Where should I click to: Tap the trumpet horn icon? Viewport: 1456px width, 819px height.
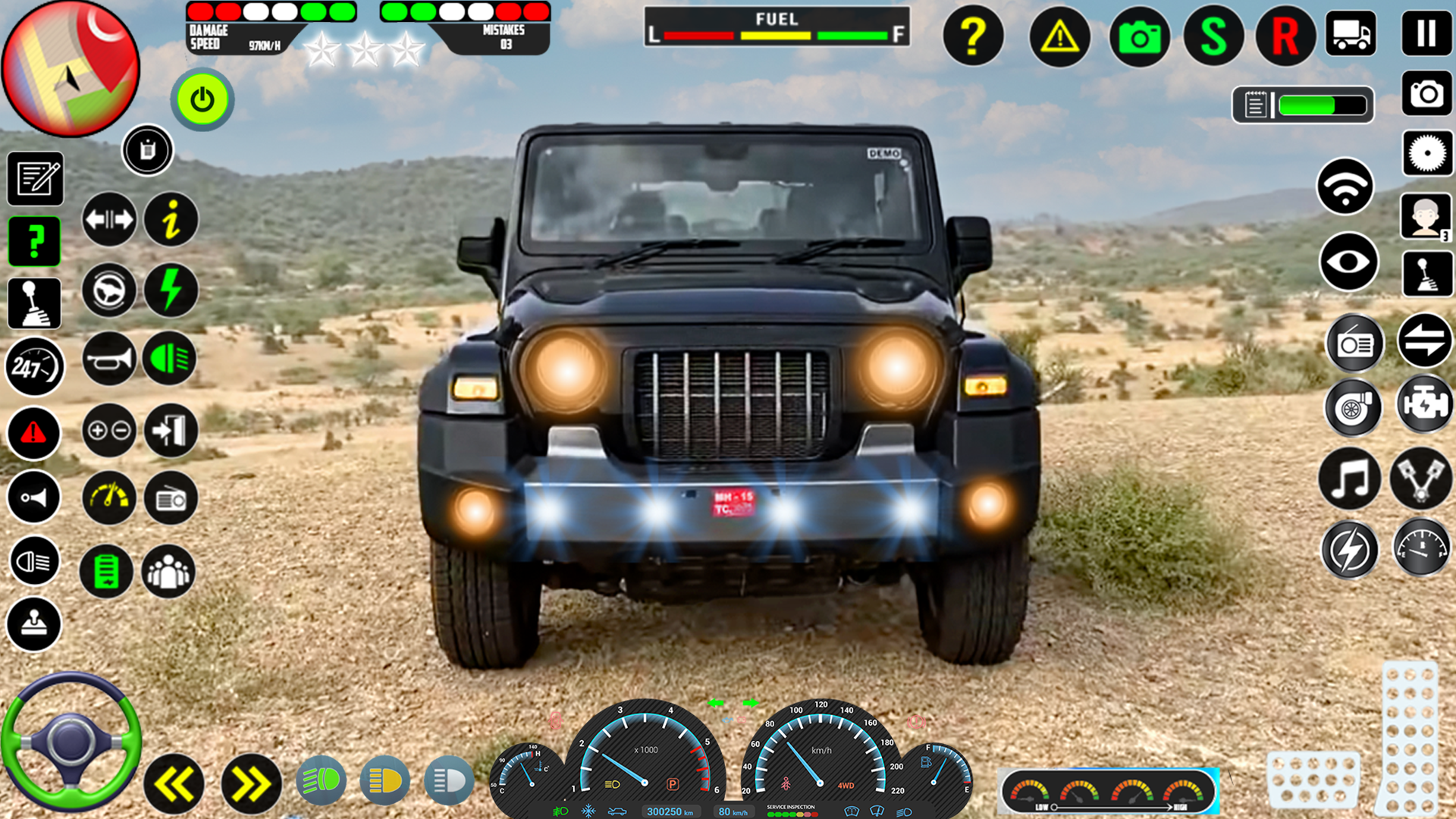tap(108, 359)
